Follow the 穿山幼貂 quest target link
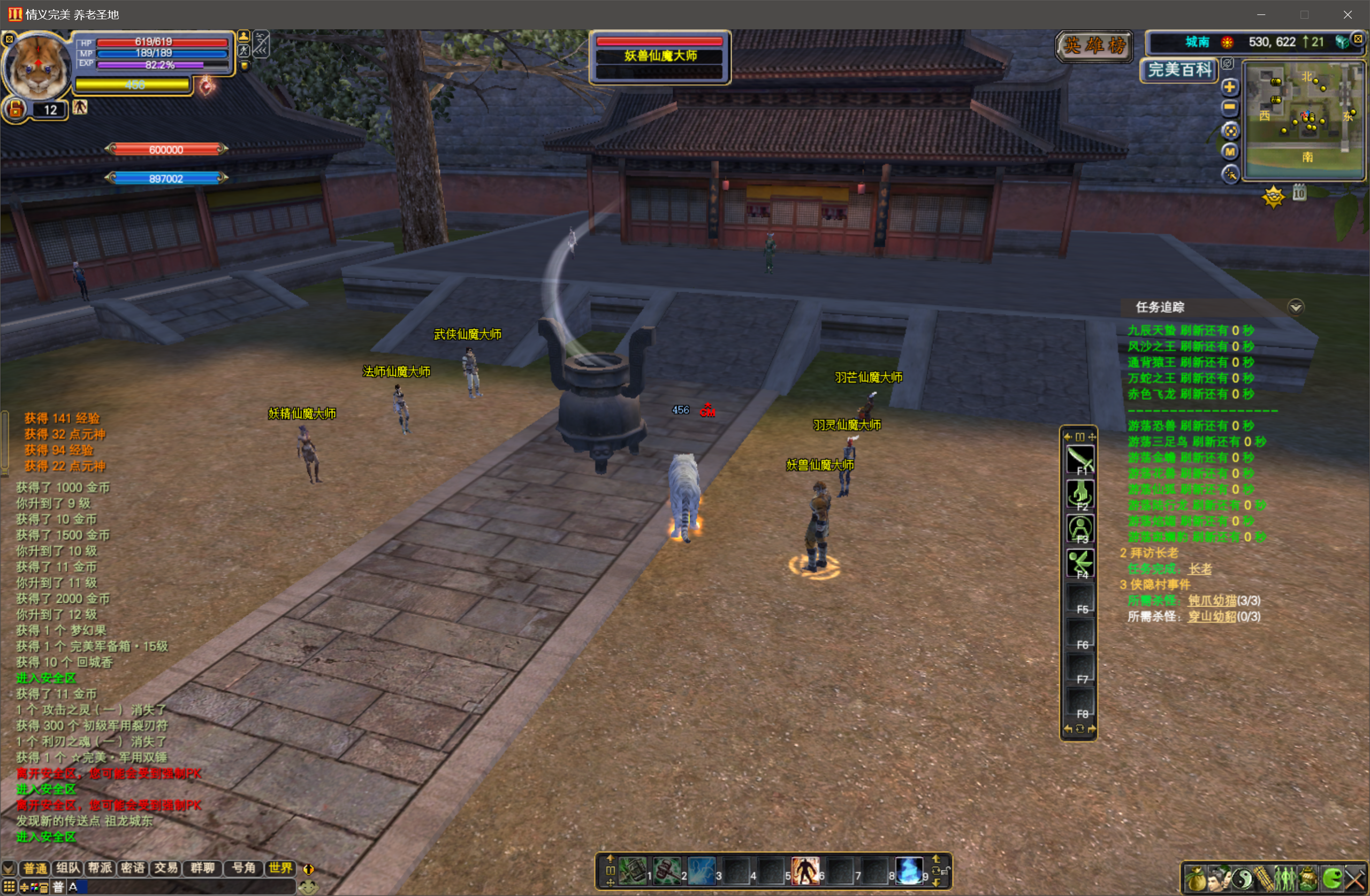Screen dimensions: 1370x896 pos(1212,617)
